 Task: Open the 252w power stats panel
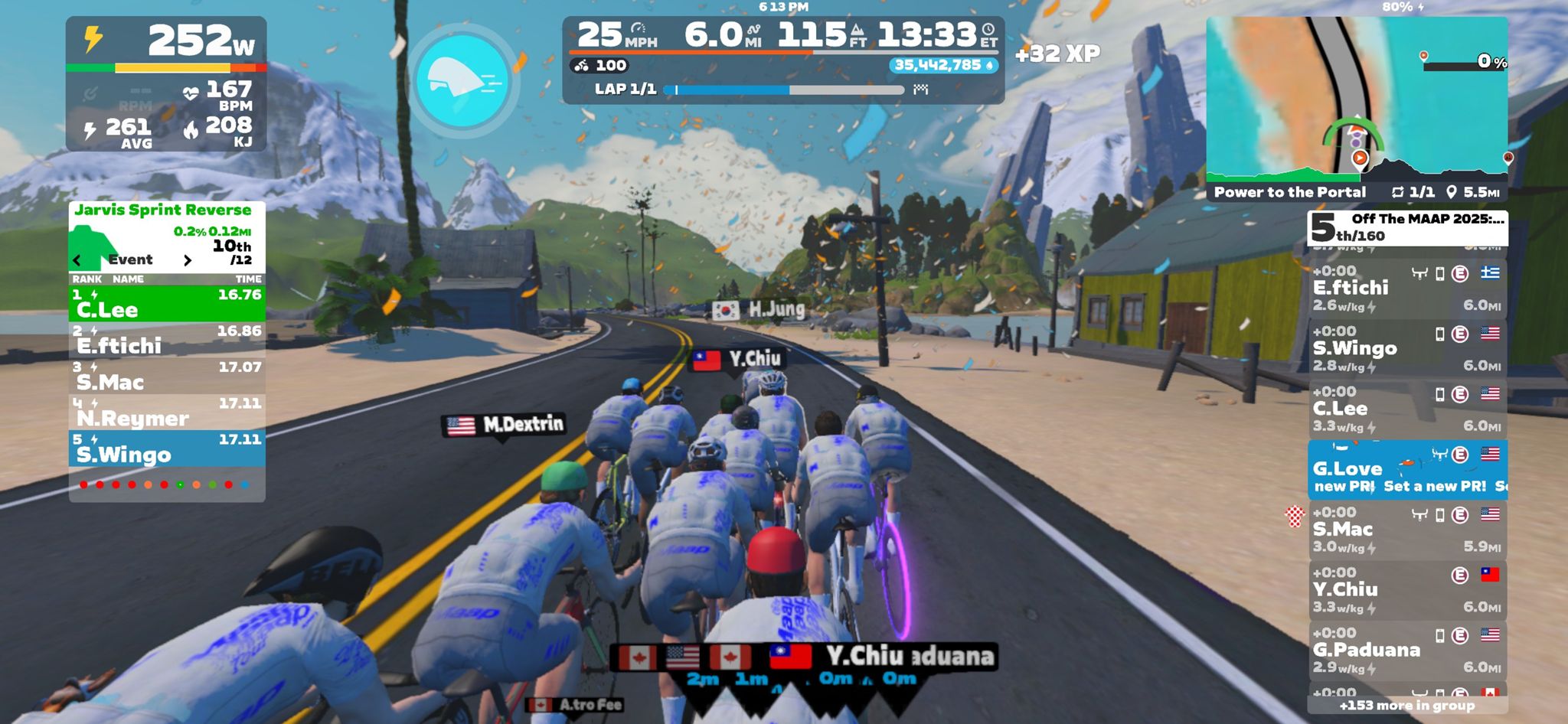[x=166, y=84]
